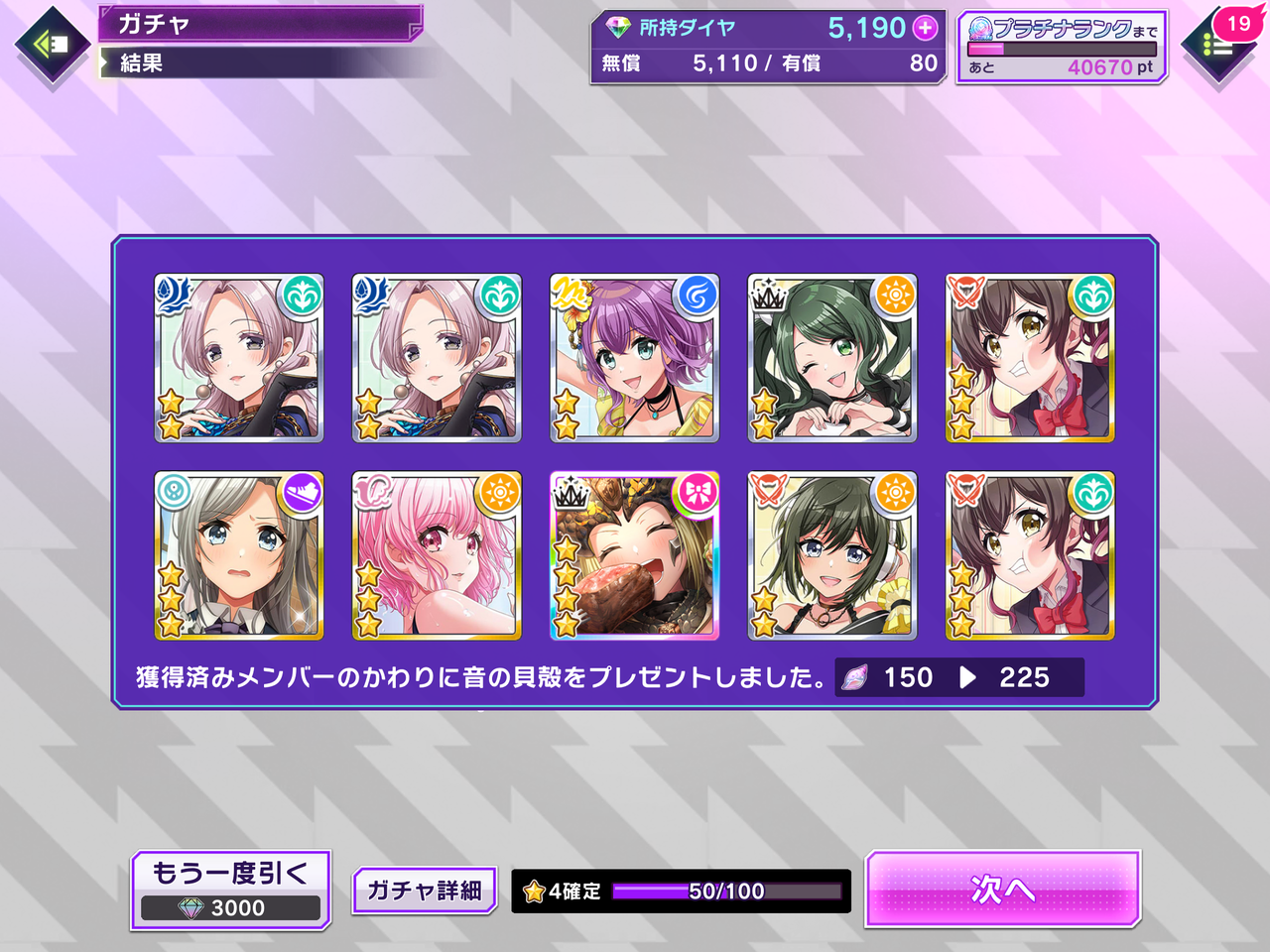Screen dimensions: 1270x952
Task: Tap 次へ to proceed
Action: (x=1002, y=892)
